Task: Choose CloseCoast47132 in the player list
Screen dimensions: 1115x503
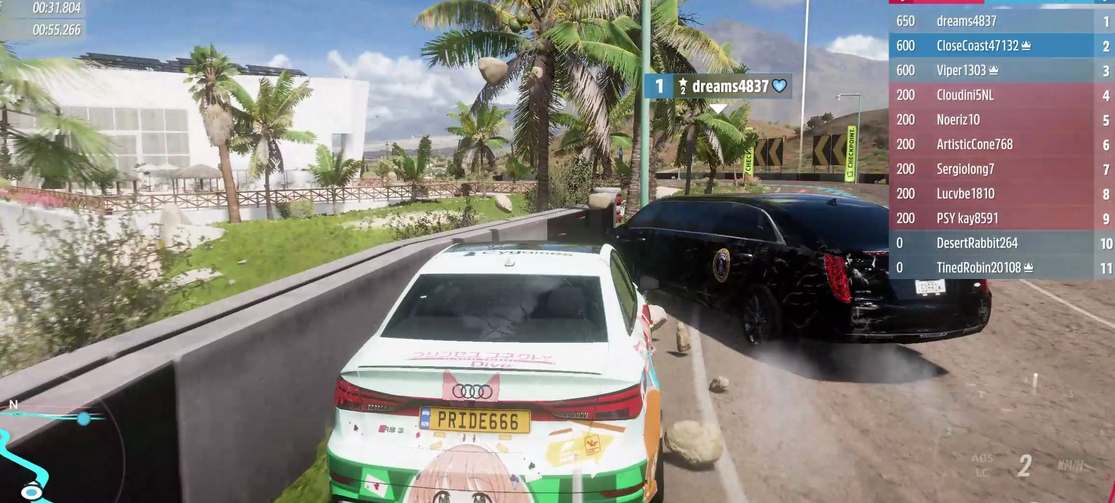Action: [x=1000, y=46]
